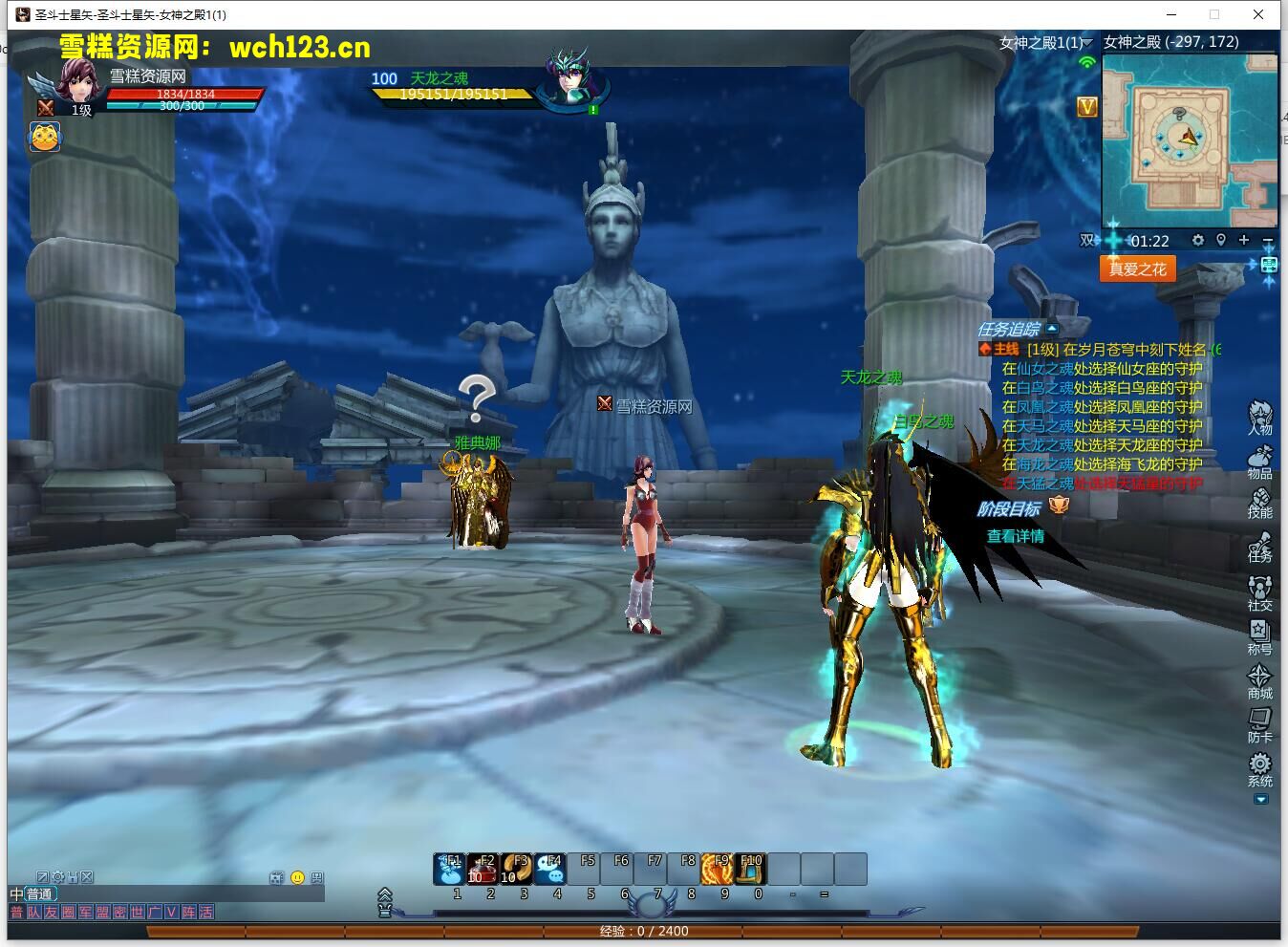Screen dimensions: 1288x947
Task: Zoom in the minimap with plus button
Action: click(1244, 240)
